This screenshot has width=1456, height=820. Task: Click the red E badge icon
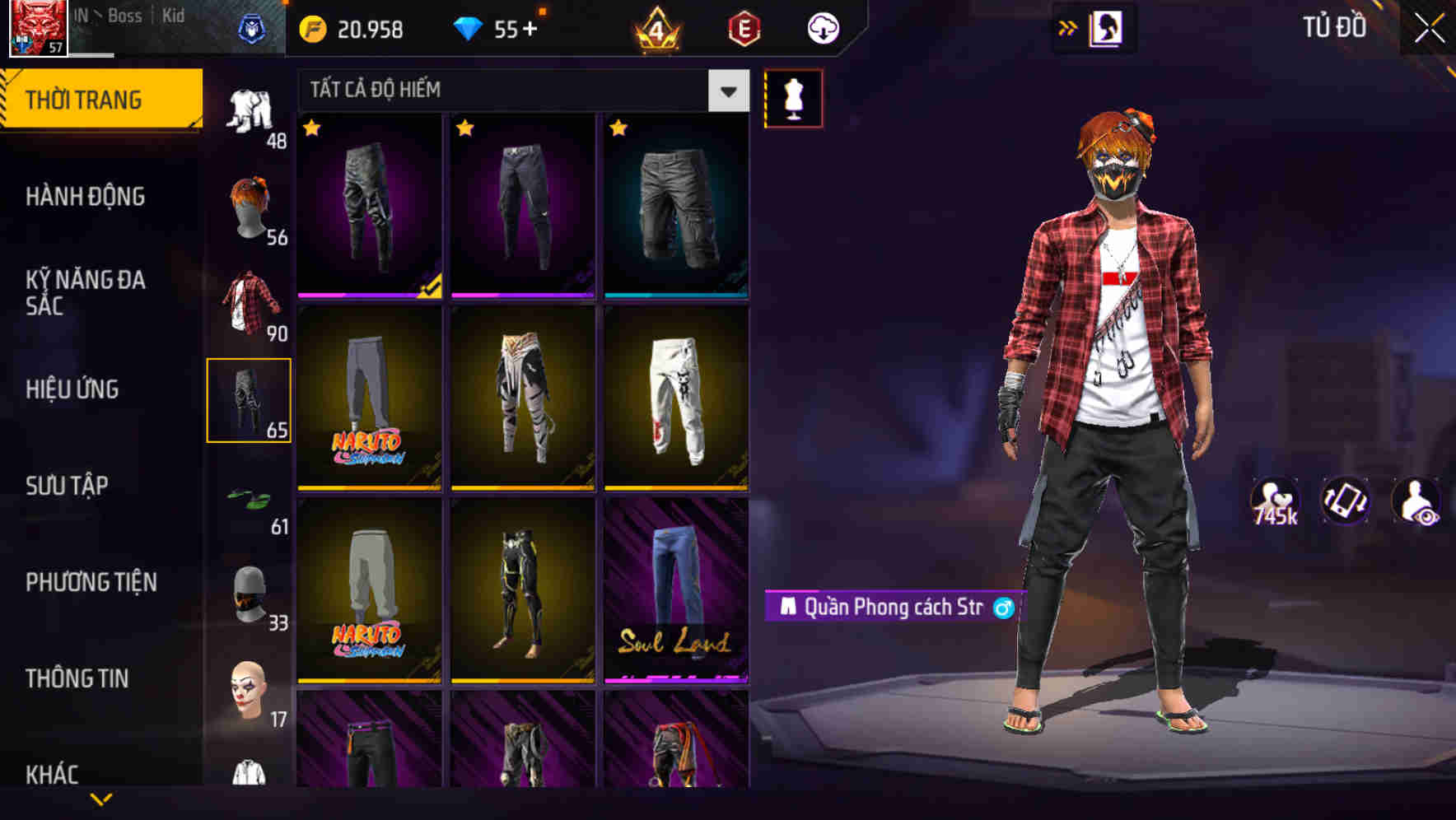[742, 26]
